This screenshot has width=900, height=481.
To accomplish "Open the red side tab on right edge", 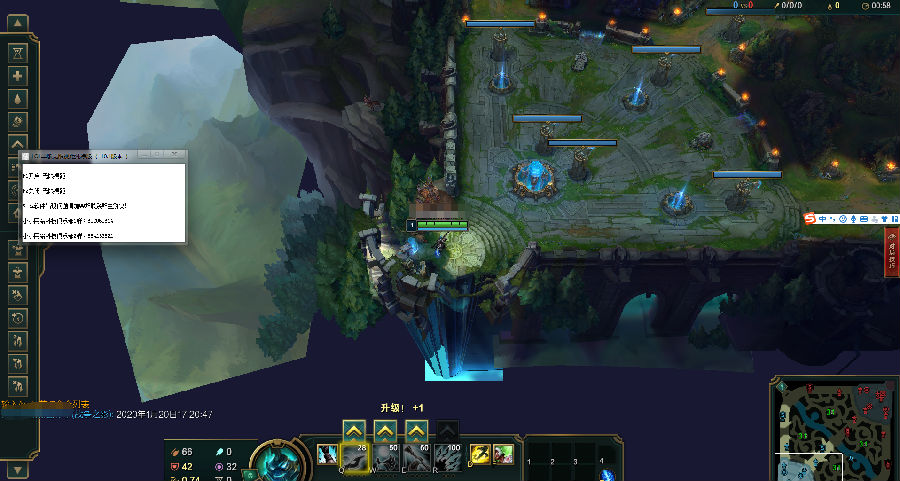I will [891, 250].
